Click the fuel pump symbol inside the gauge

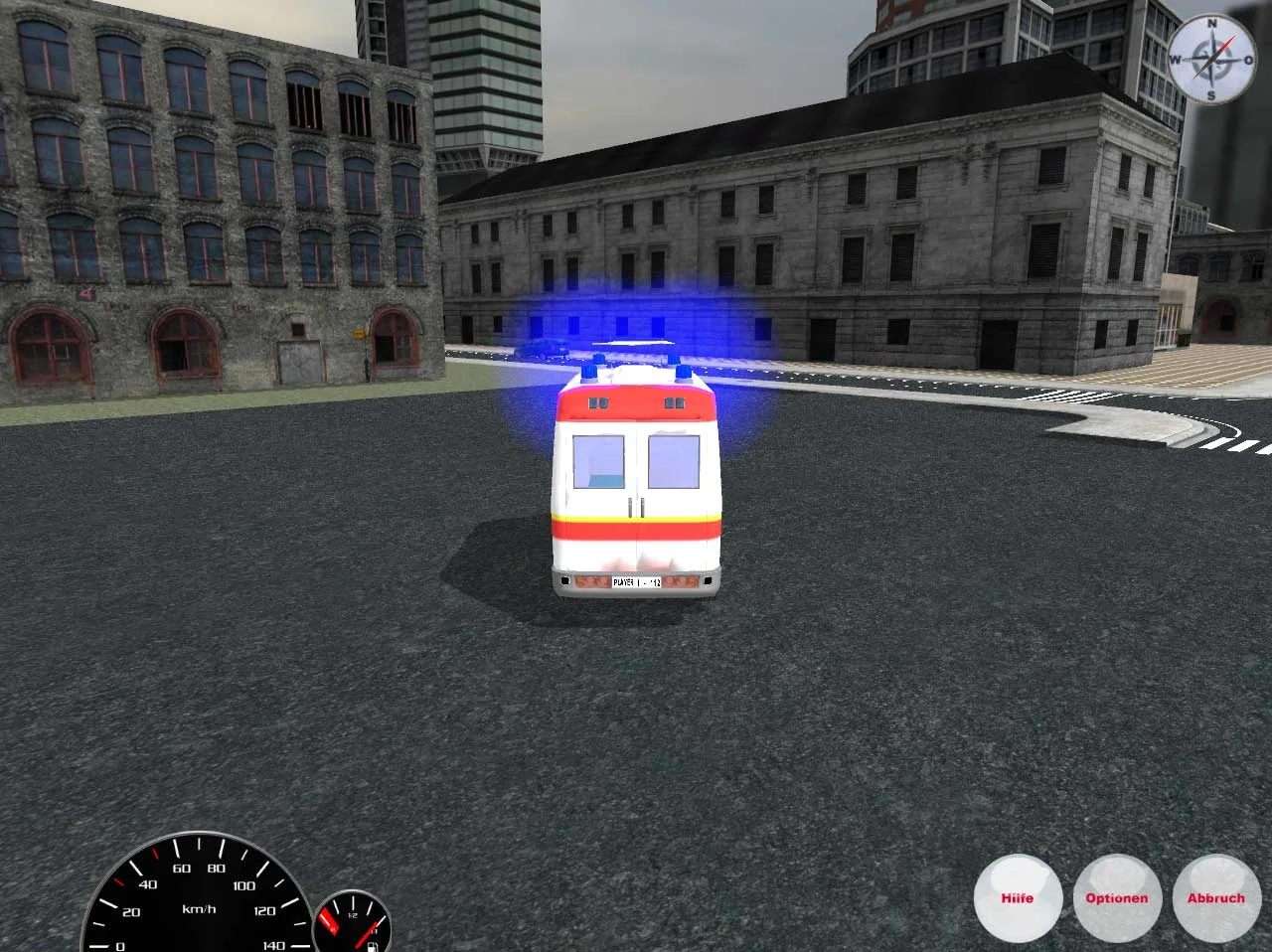[373, 946]
